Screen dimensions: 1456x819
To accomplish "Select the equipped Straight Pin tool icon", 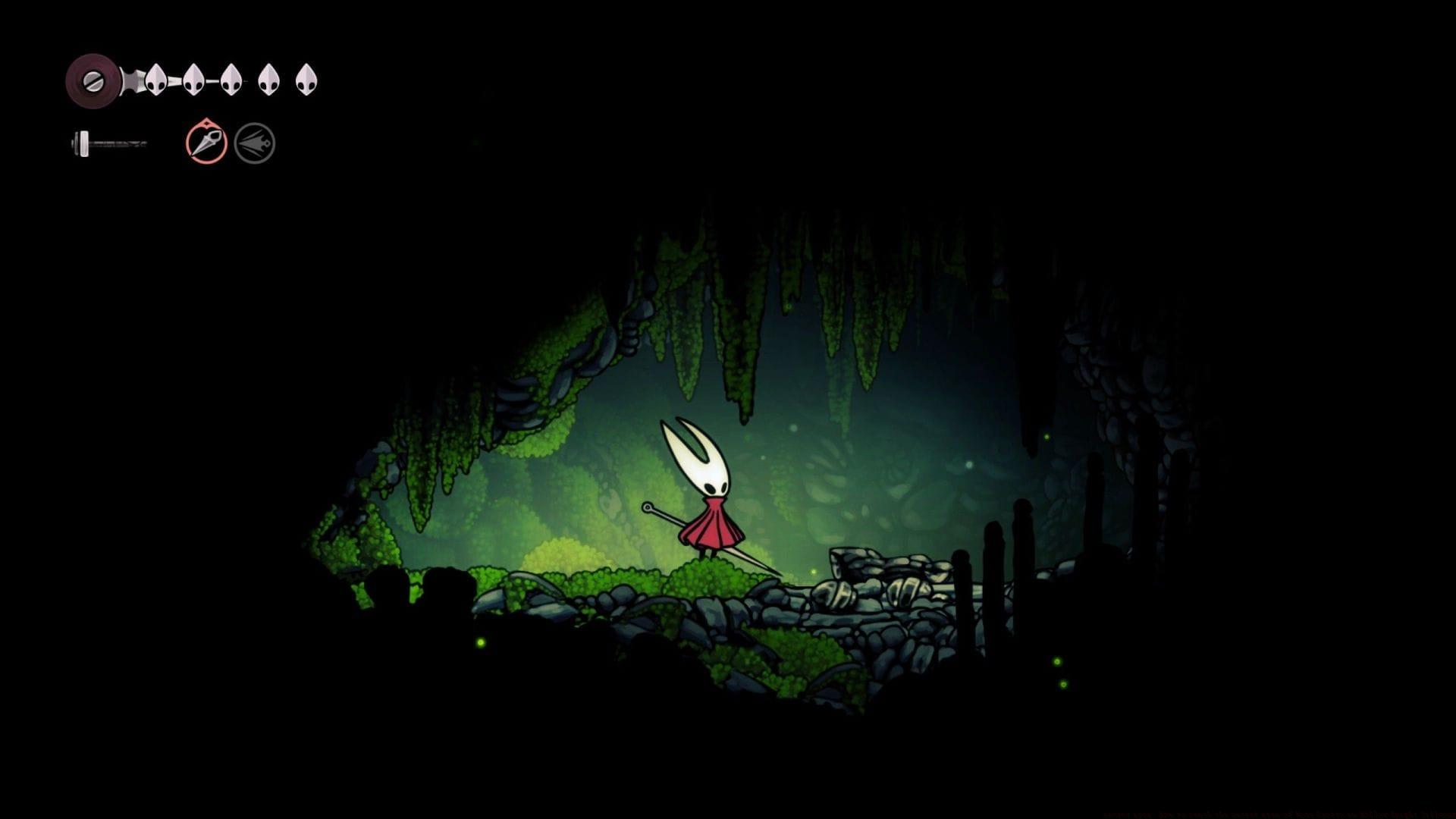I will point(205,140).
